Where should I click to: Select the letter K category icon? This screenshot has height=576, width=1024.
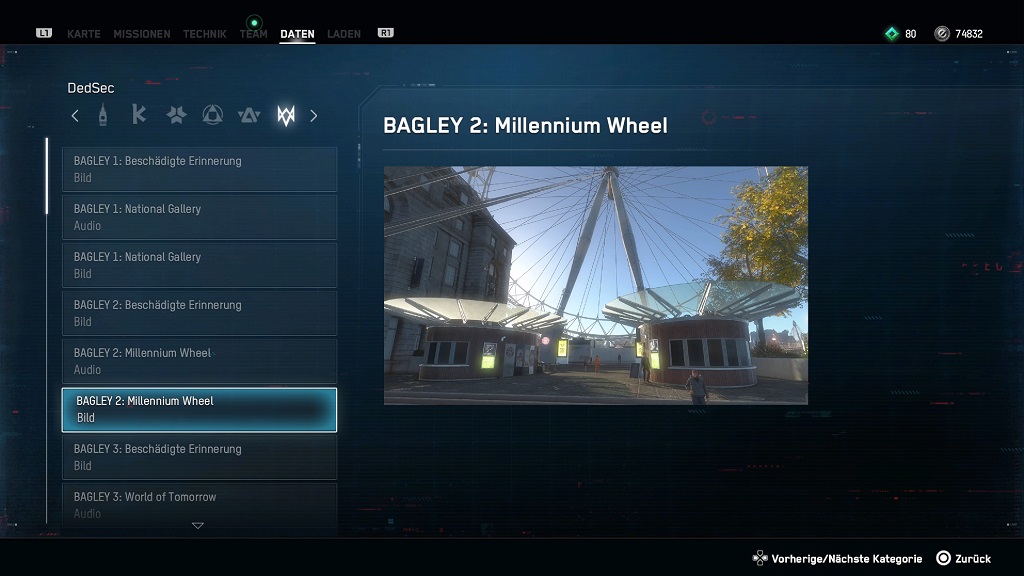pyautogui.click(x=139, y=115)
